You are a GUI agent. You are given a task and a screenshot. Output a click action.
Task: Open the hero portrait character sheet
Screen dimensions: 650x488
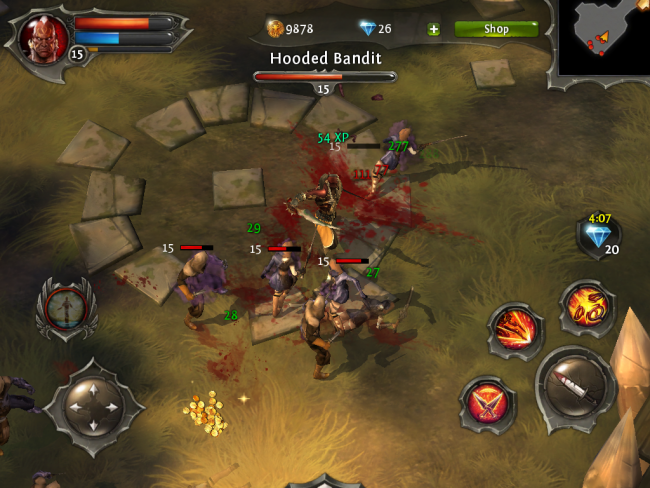[45, 38]
